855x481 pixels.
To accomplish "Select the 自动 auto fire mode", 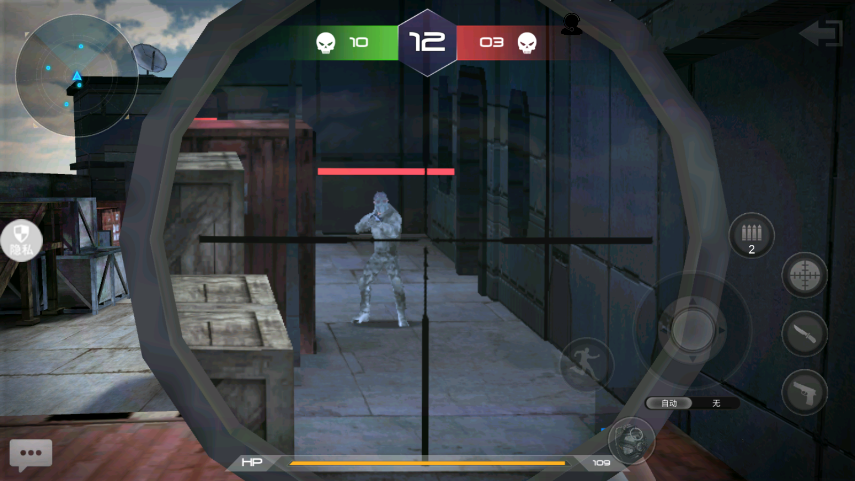I will (x=670, y=403).
